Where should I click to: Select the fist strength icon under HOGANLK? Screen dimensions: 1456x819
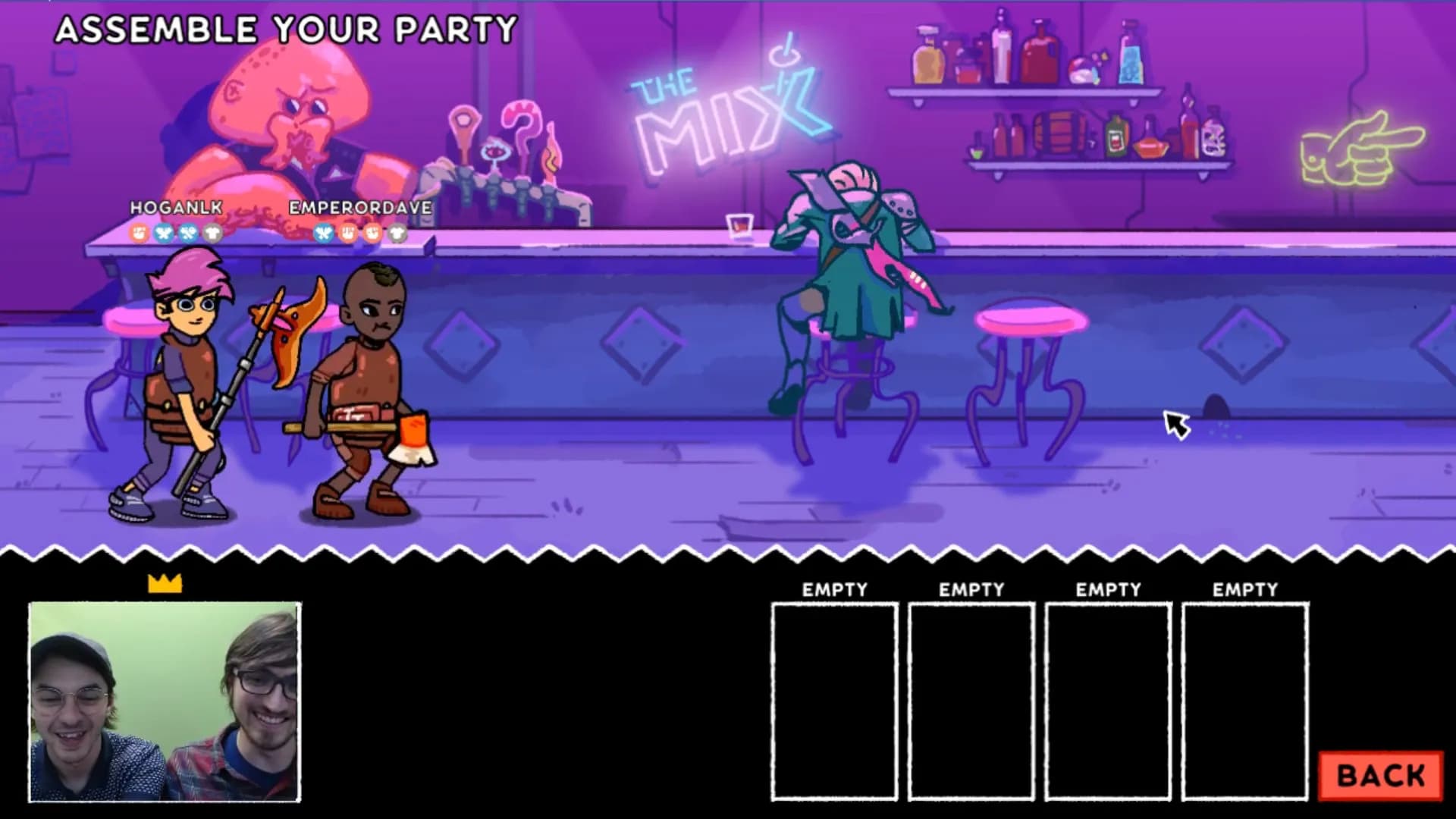(138, 234)
